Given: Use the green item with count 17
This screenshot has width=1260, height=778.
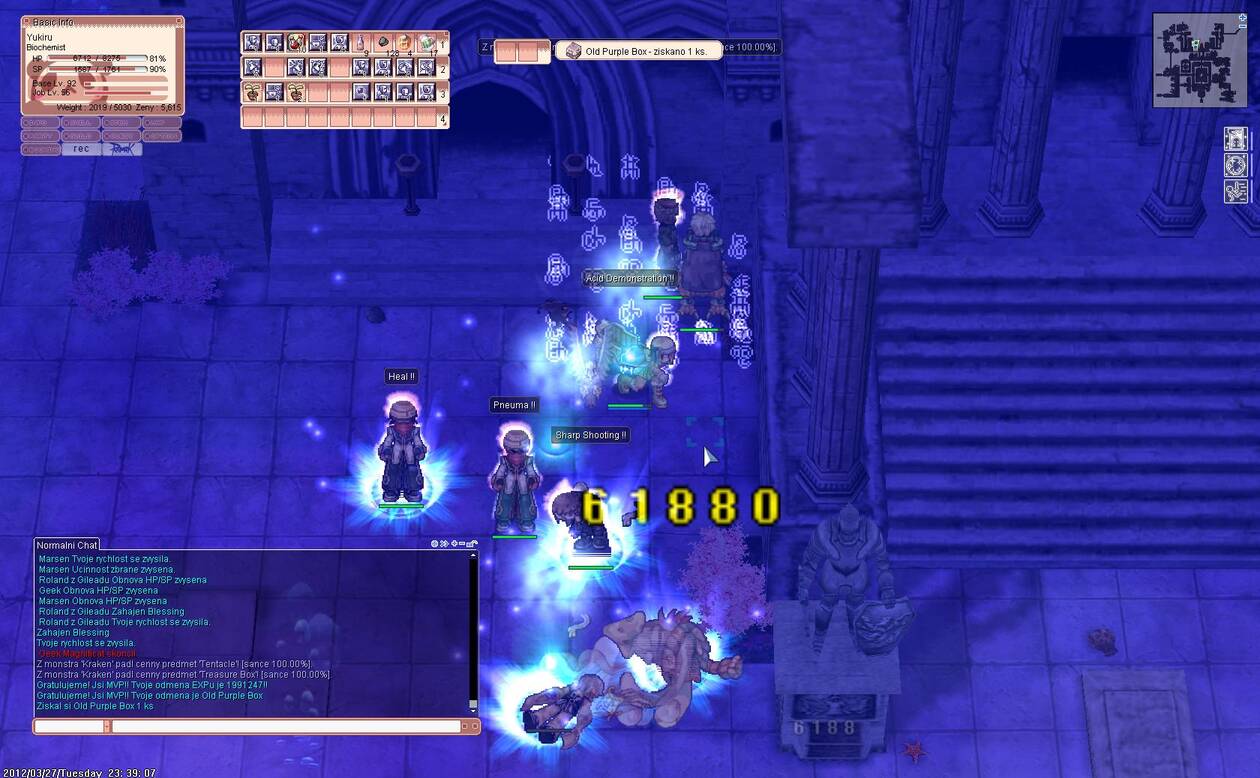Looking at the screenshot, I should click(426, 43).
